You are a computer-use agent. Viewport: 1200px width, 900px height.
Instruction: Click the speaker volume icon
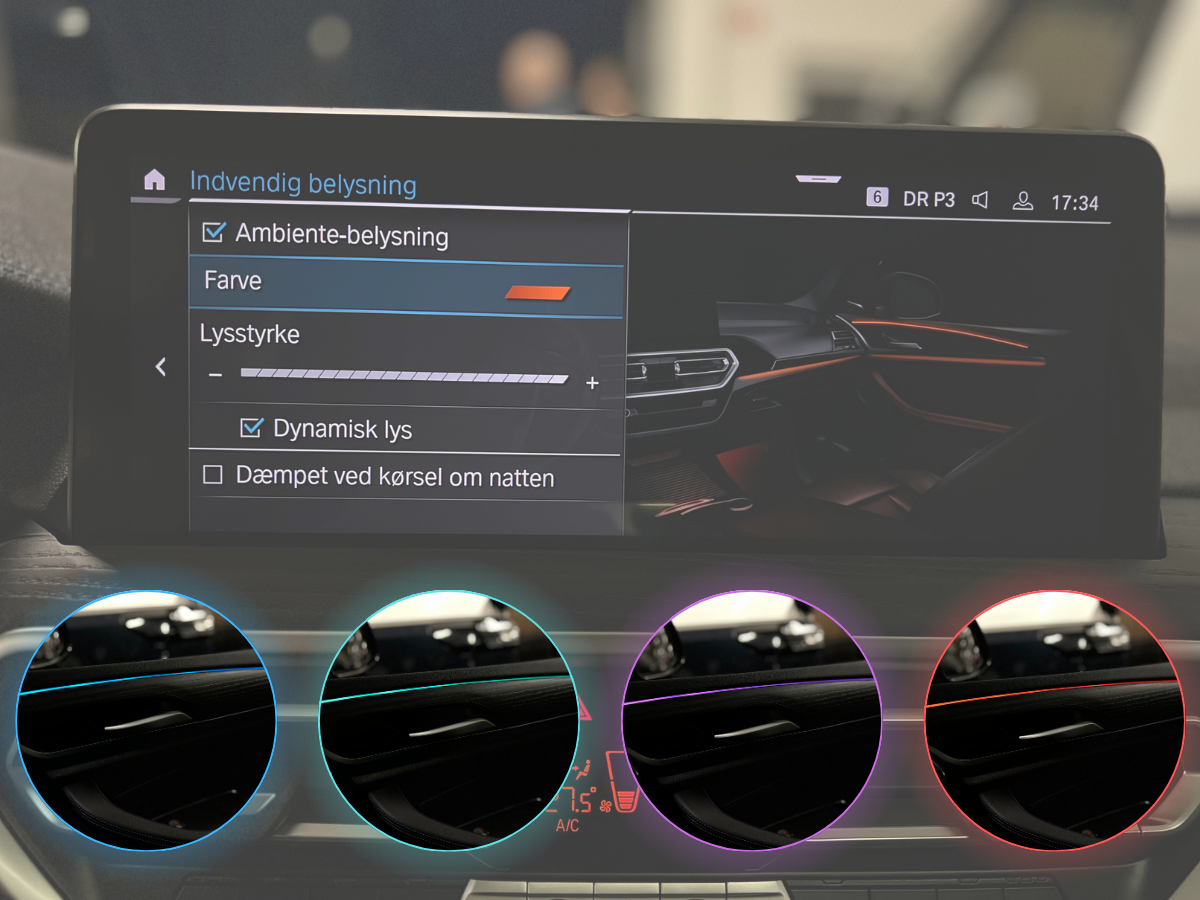pos(980,200)
